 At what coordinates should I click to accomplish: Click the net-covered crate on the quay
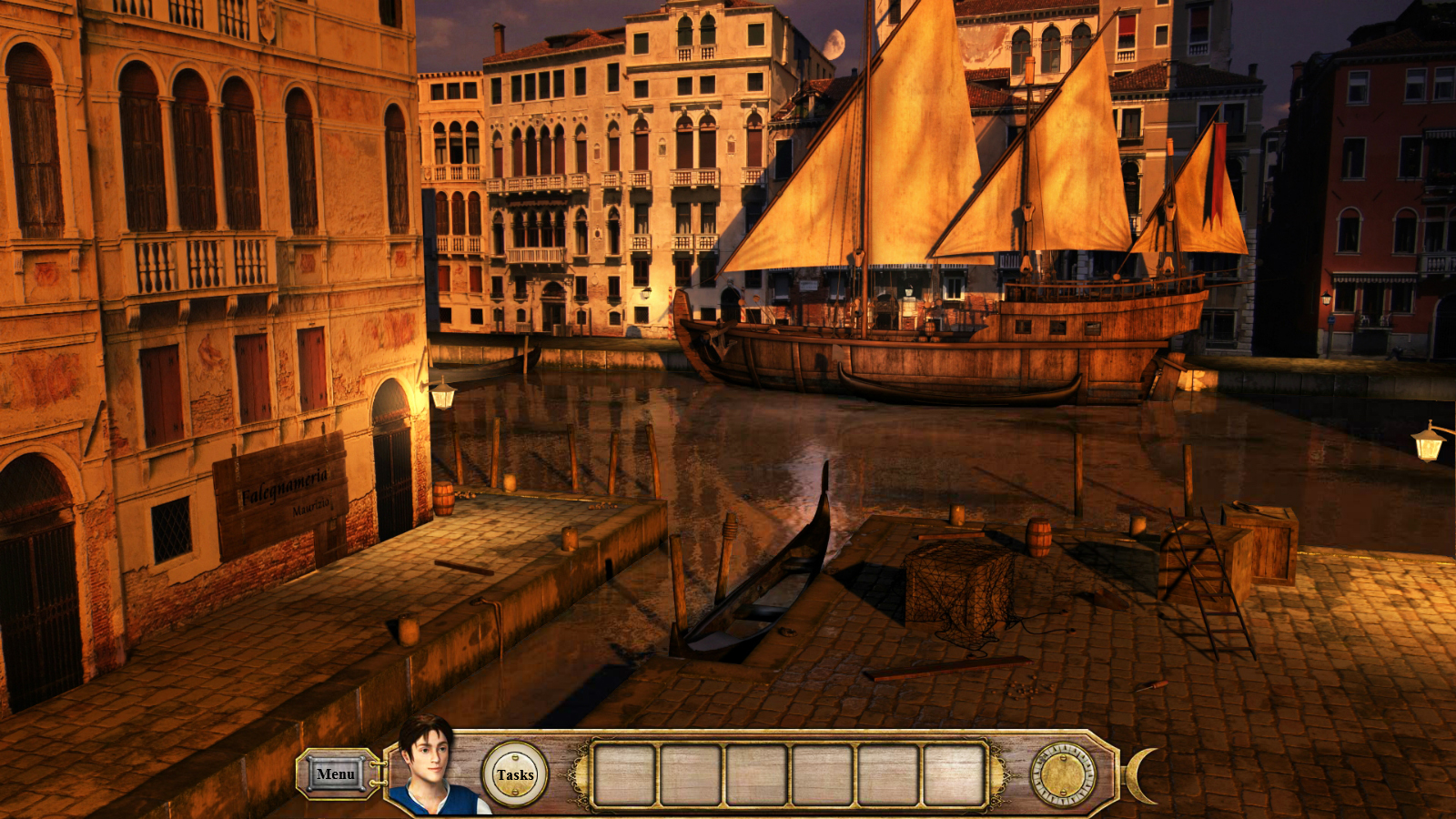tap(955, 582)
